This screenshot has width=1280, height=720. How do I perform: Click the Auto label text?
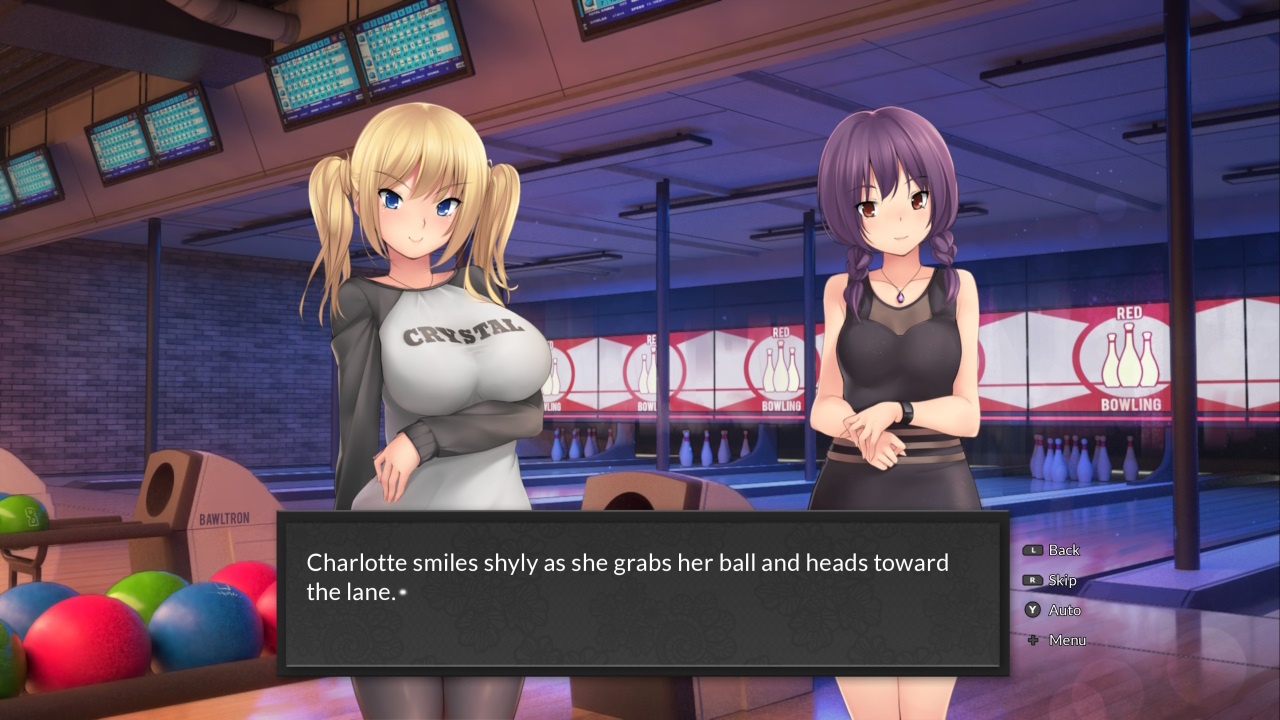(x=1065, y=610)
